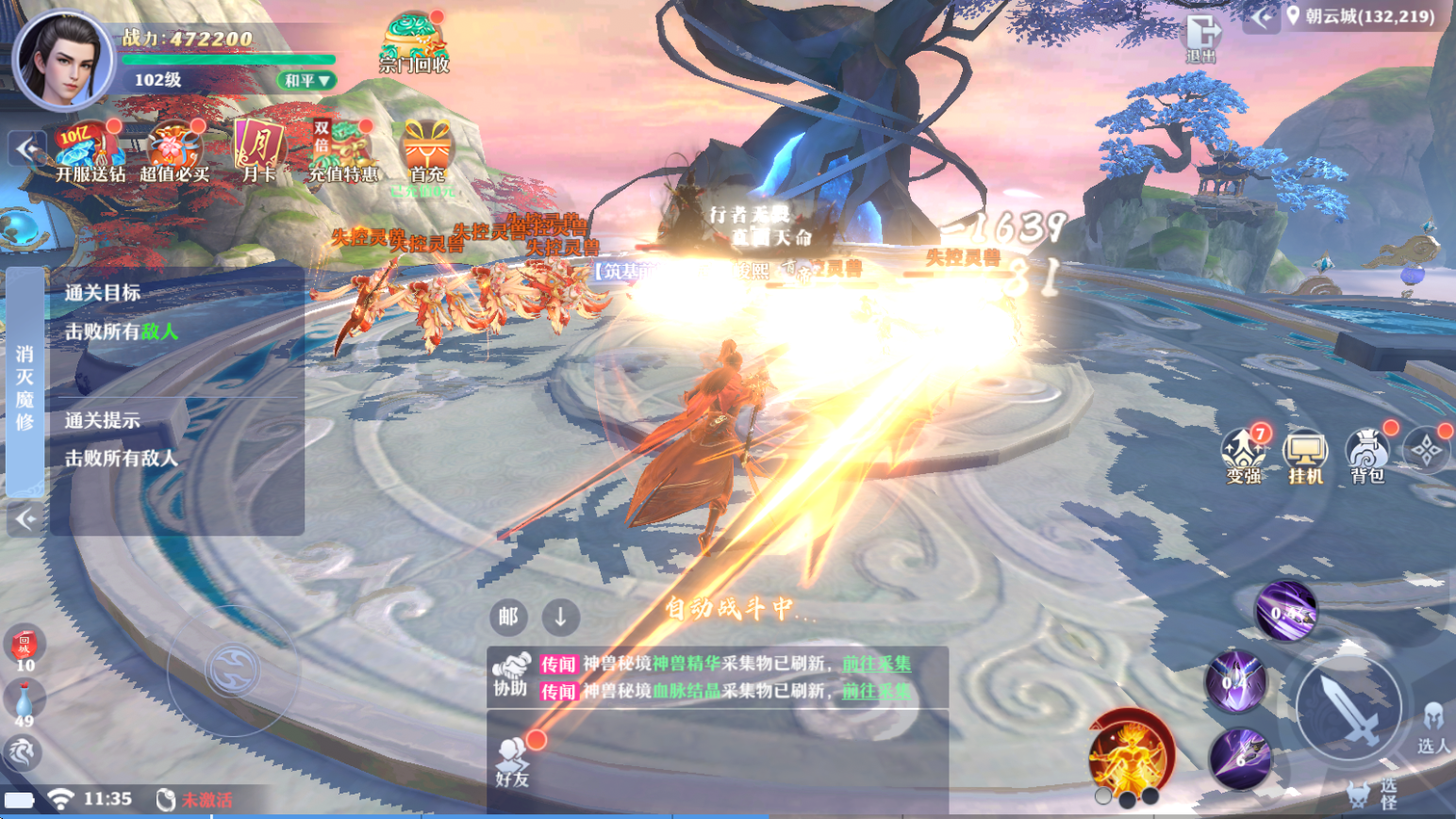Follow the first 前往采集 link in chat
1456x819 pixels.
pyautogui.click(x=876, y=663)
